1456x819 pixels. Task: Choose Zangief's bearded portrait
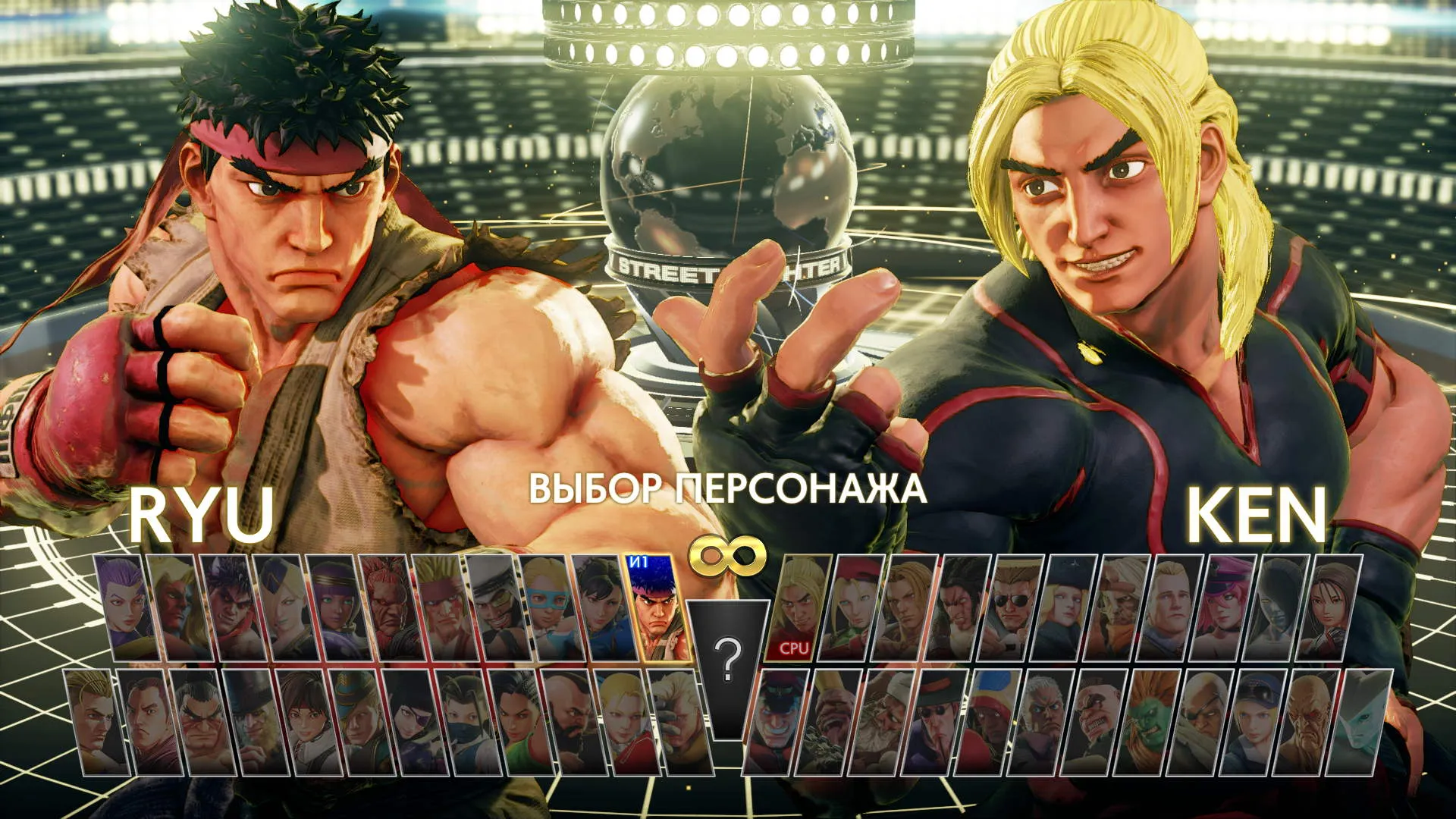(573, 722)
